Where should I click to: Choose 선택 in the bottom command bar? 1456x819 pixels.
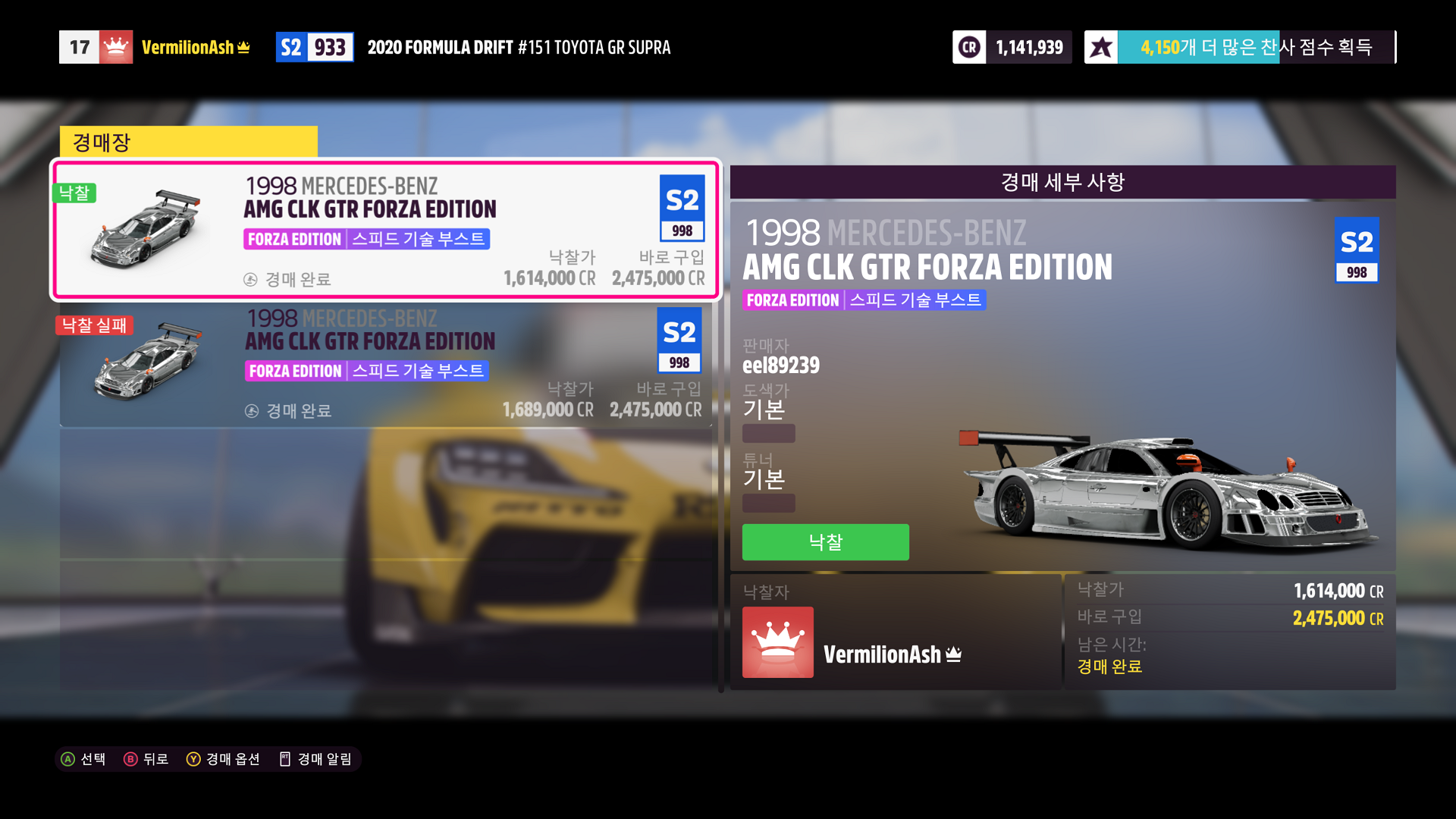(83, 759)
